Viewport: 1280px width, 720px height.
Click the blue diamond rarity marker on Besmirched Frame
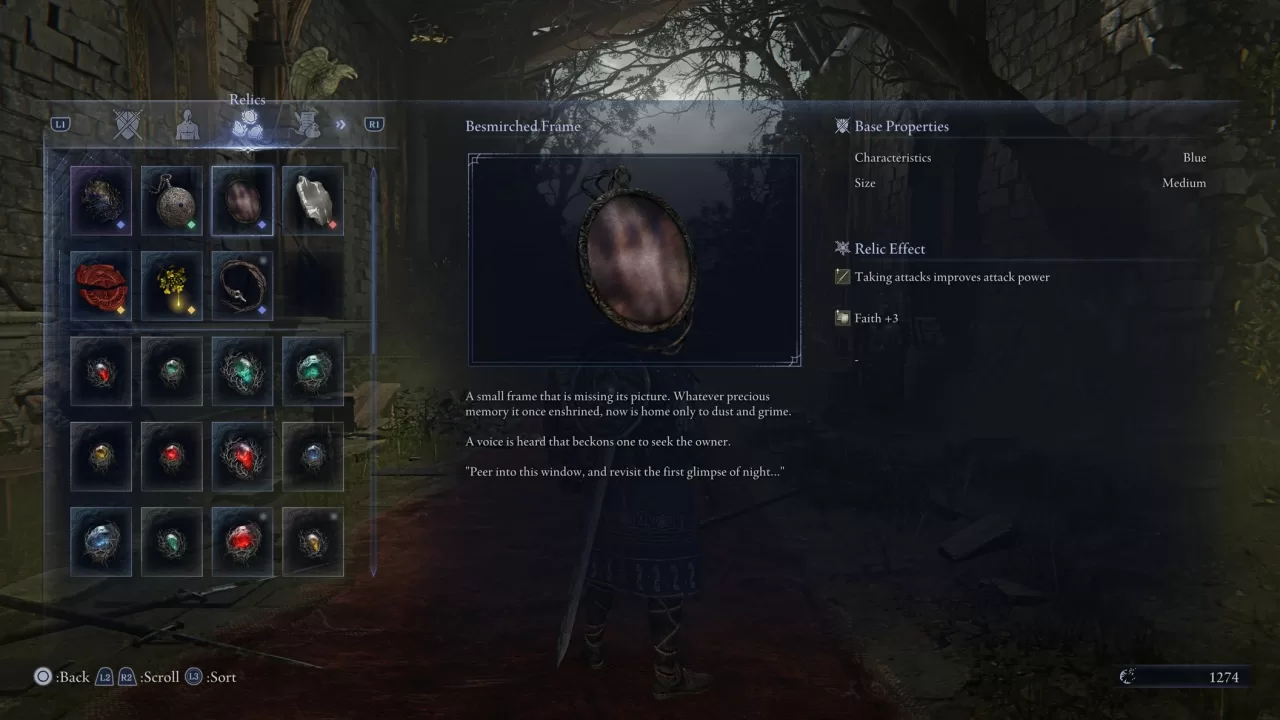click(x=262, y=226)
